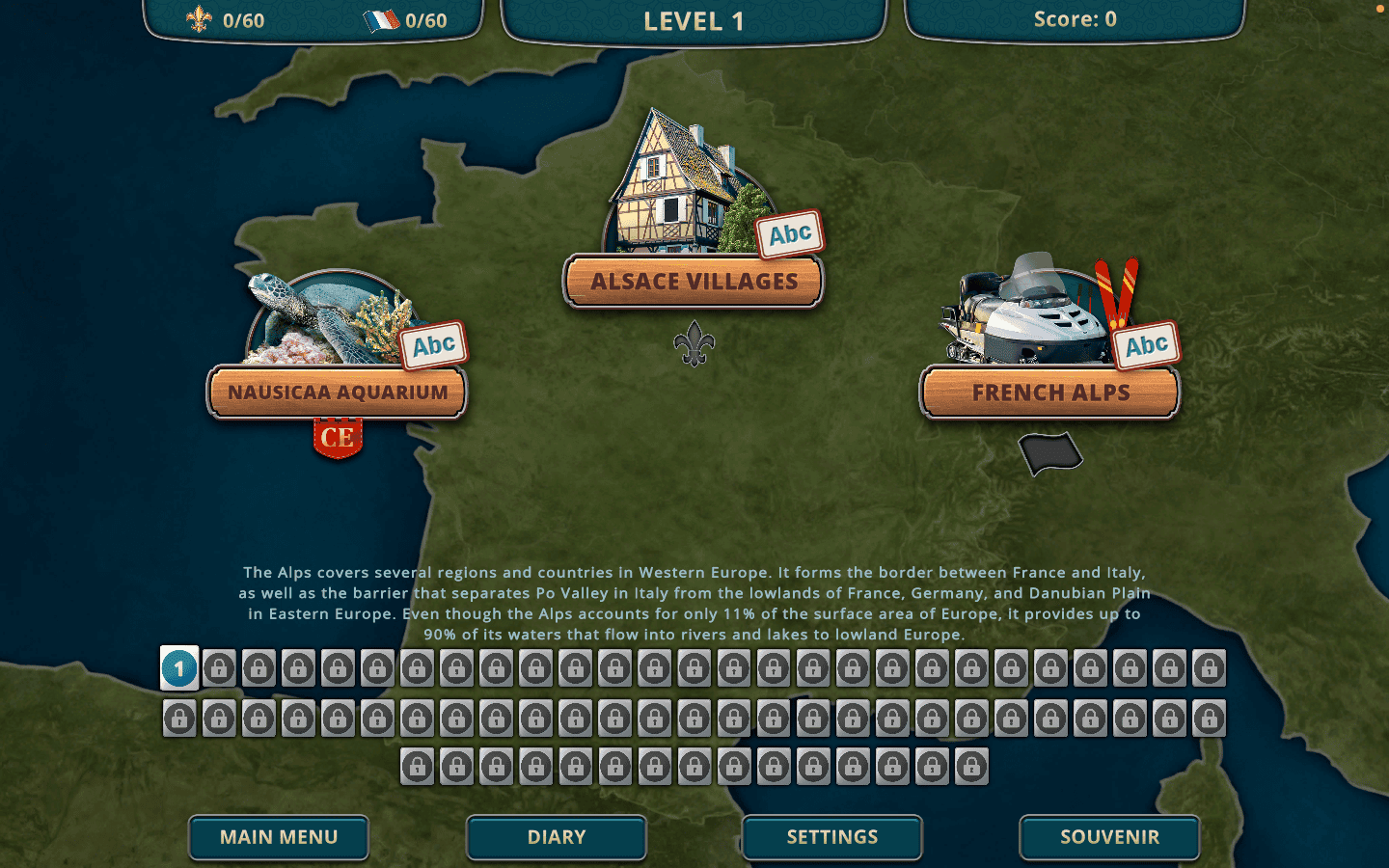
Task: Click the flag marker under French Alps
Action: point(1050,453)
